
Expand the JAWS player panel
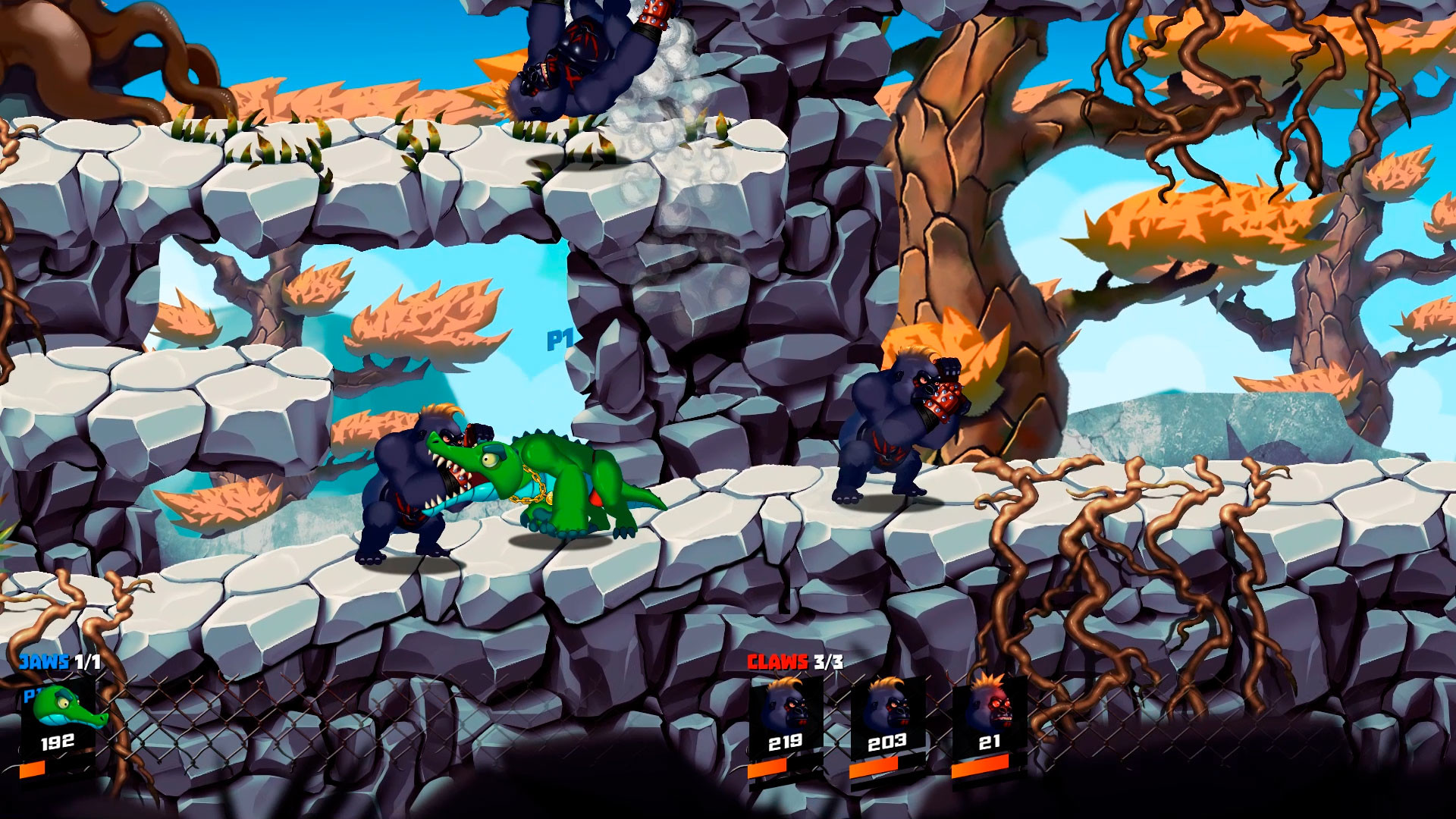(x=57, y=720)
